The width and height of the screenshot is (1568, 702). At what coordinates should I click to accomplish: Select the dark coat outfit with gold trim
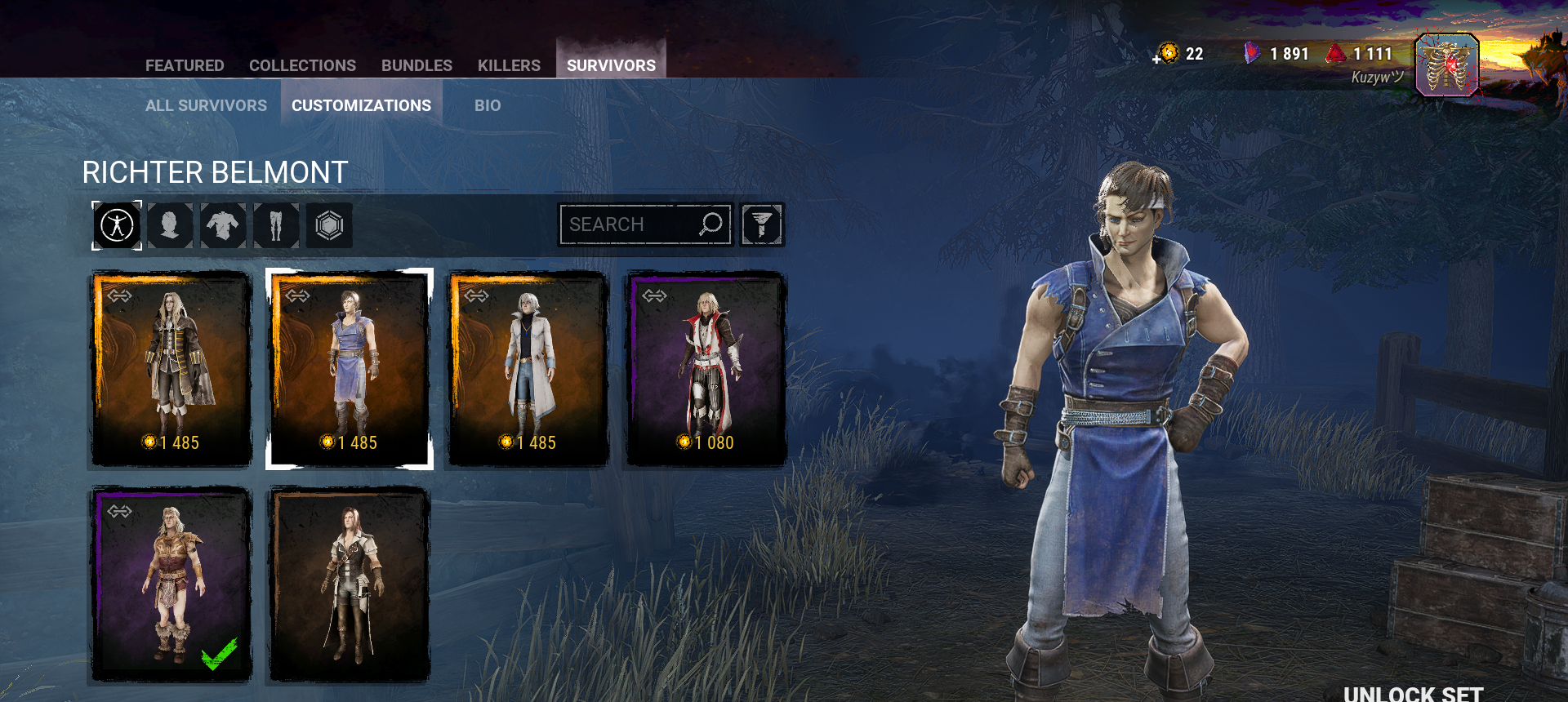click(x=171, y=369)
